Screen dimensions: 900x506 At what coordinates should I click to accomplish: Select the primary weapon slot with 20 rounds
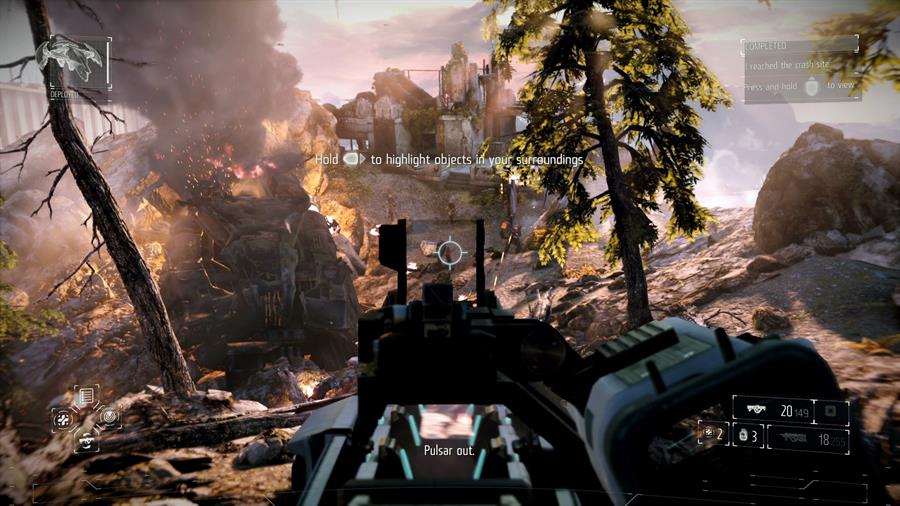(772, 409)
